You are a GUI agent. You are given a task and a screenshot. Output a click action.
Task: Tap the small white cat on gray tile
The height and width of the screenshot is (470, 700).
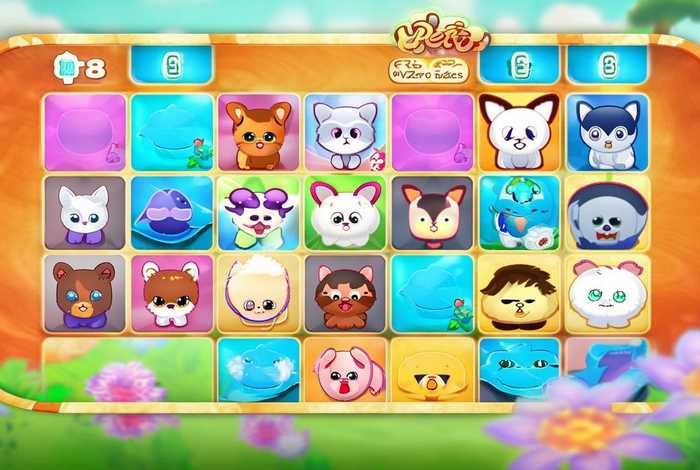(84, 212)
